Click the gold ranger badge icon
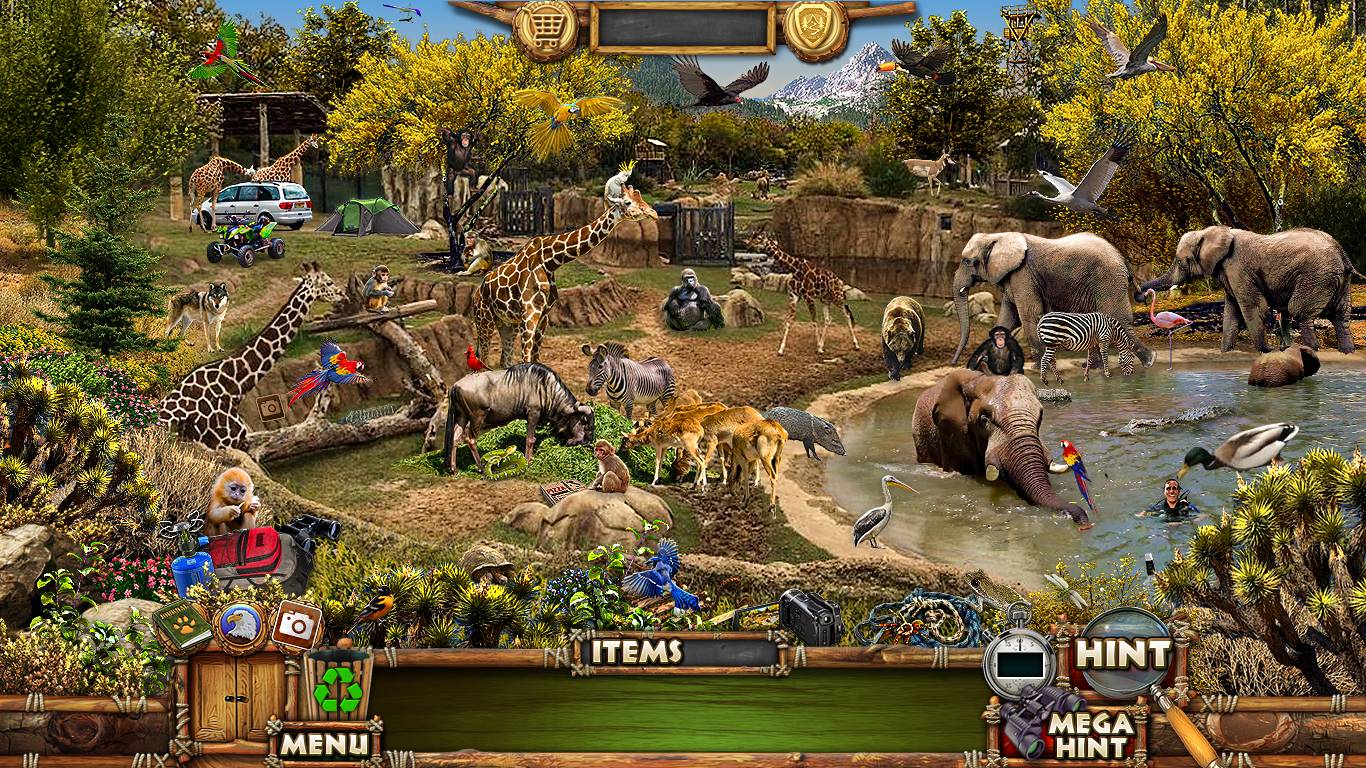 pyautogui.click(x=815, y=28)
